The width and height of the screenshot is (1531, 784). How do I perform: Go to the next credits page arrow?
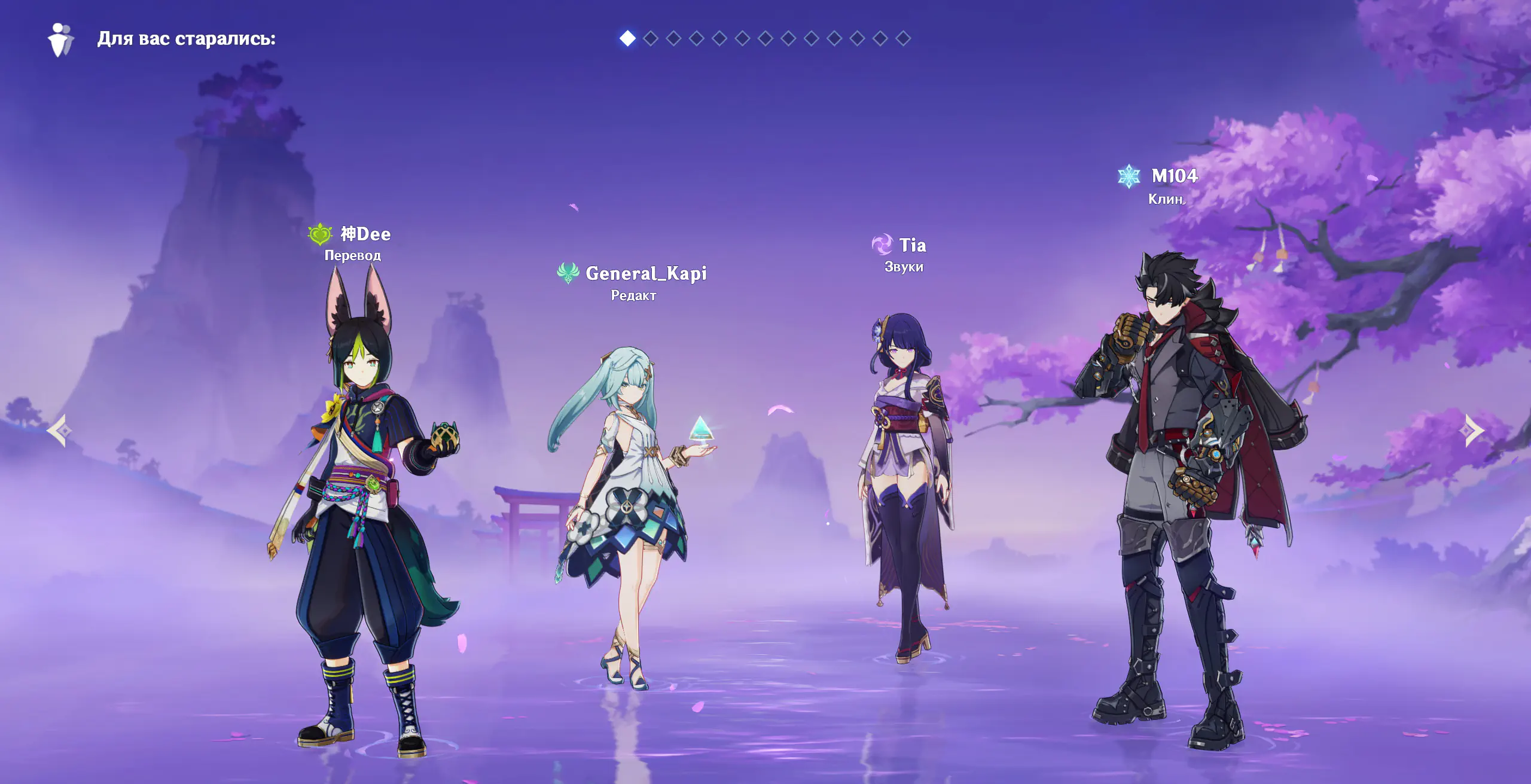pyautogui.click(x=1474, y=431)
